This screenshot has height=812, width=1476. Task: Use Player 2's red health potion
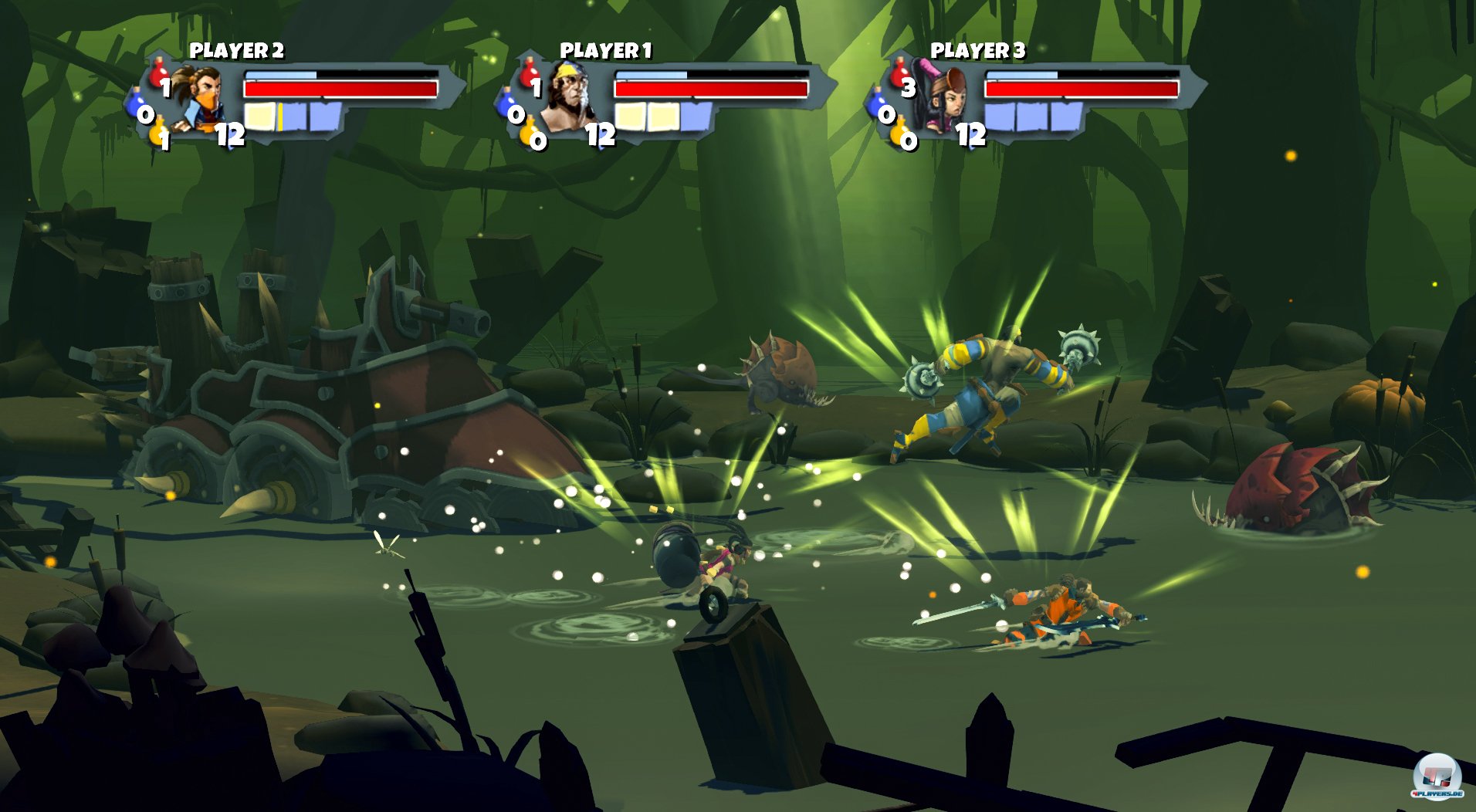pos(158,74)
